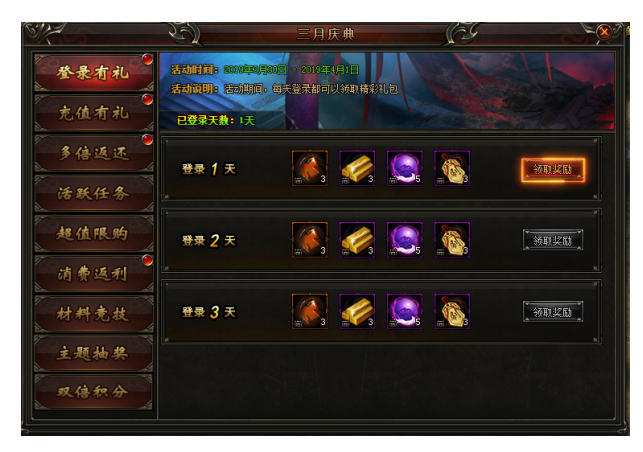Select the gold bars in day 3 row

[x=357, y=311]
